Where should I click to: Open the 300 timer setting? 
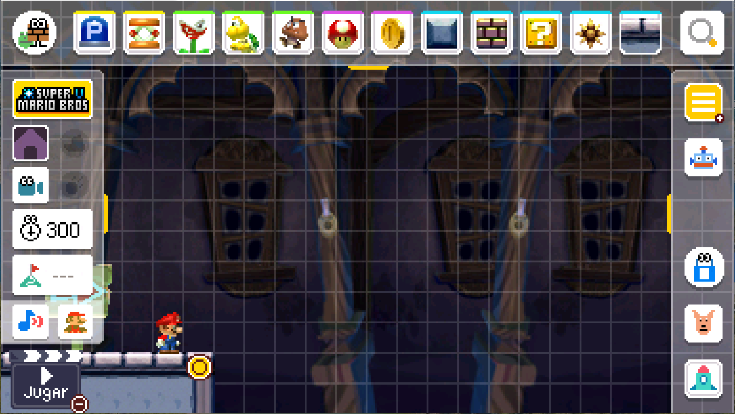click(53, 229)
